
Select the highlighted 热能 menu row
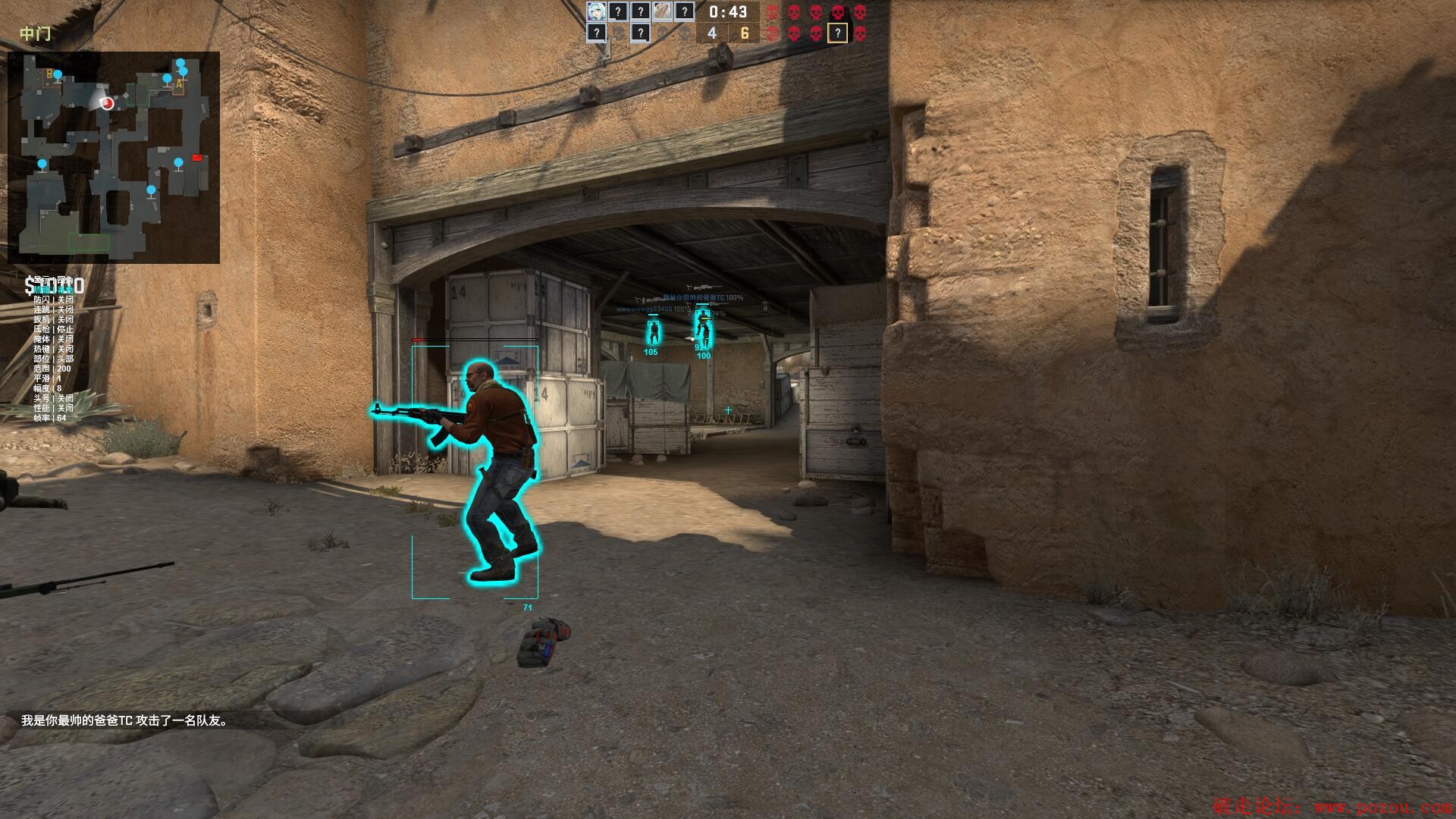pos(53,290)
